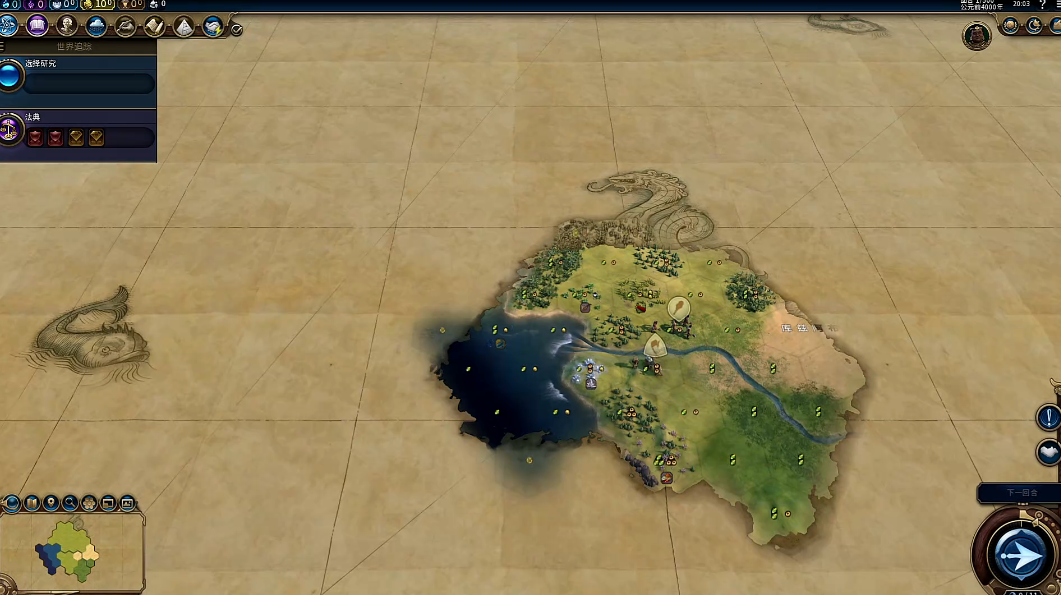
Task: Click the exclamation notification icon
Action: [x=1049, y=416]
